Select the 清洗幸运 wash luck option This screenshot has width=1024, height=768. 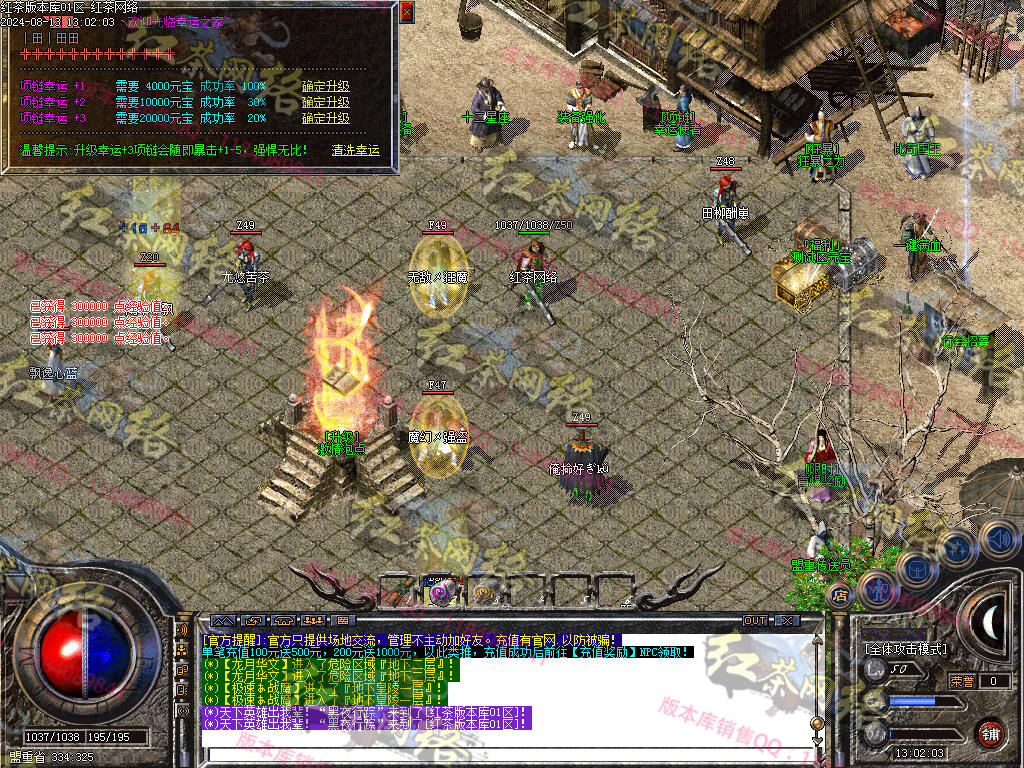tap(356, 150)
